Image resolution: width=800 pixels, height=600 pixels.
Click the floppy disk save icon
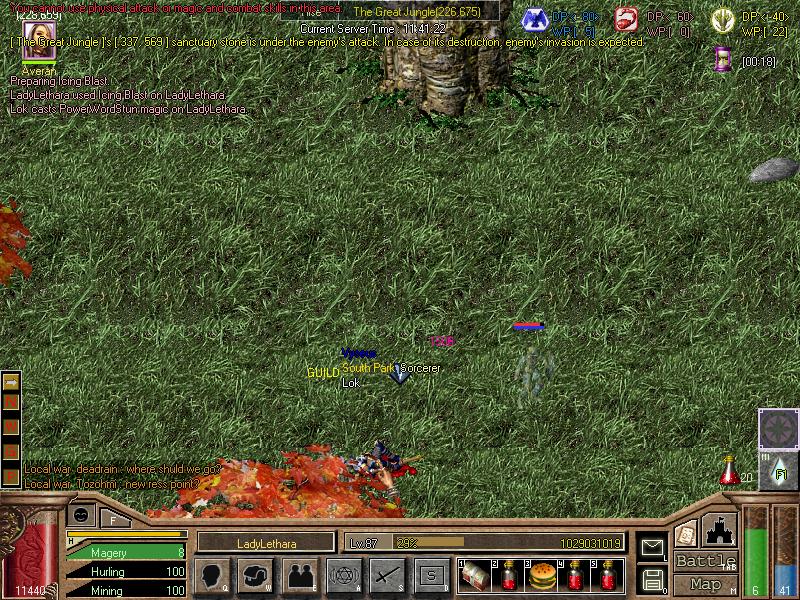(x=652, y=579)
